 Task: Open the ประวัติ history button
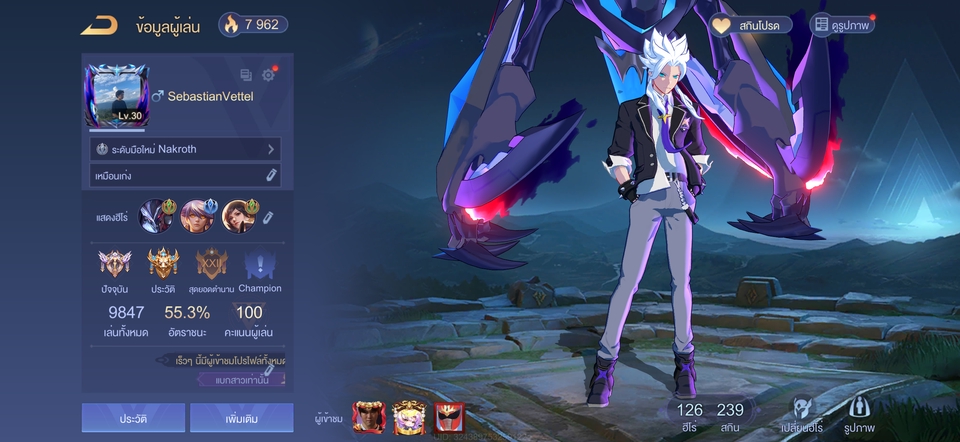(x=133, y=417)
